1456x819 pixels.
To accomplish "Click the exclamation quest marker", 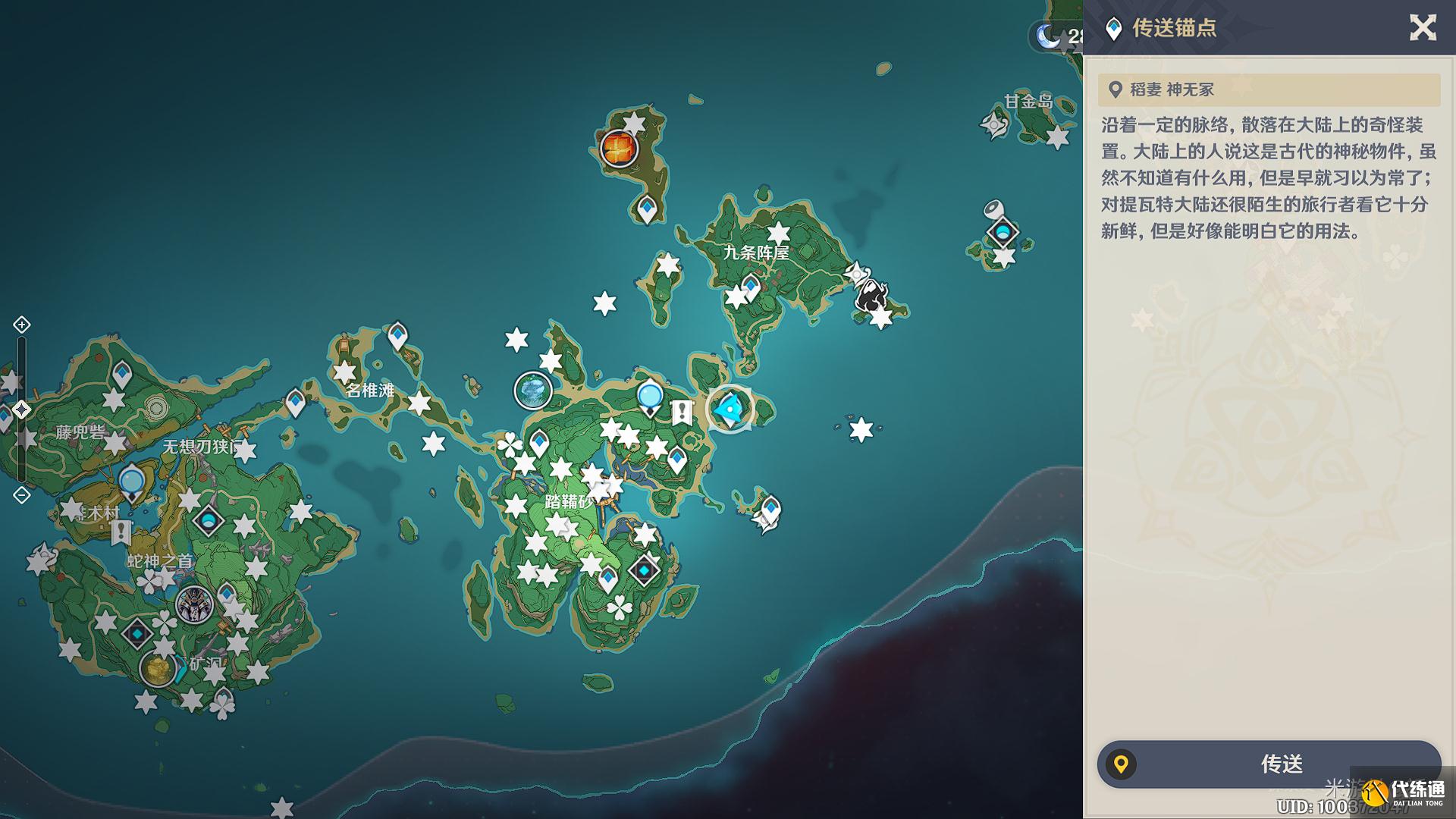I will pyautogui.click(x=682, y=413).
